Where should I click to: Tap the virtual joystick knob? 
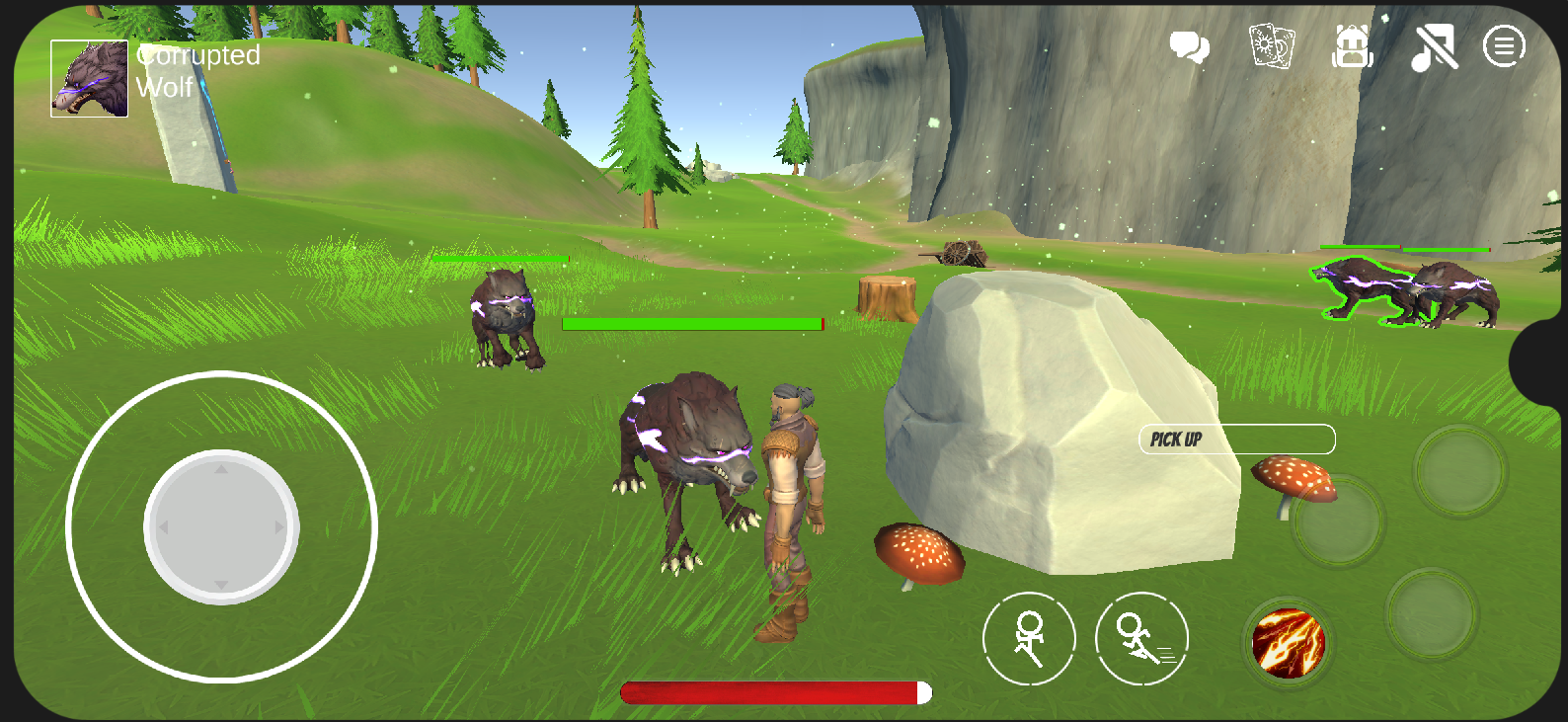click(x=221, y=526)
